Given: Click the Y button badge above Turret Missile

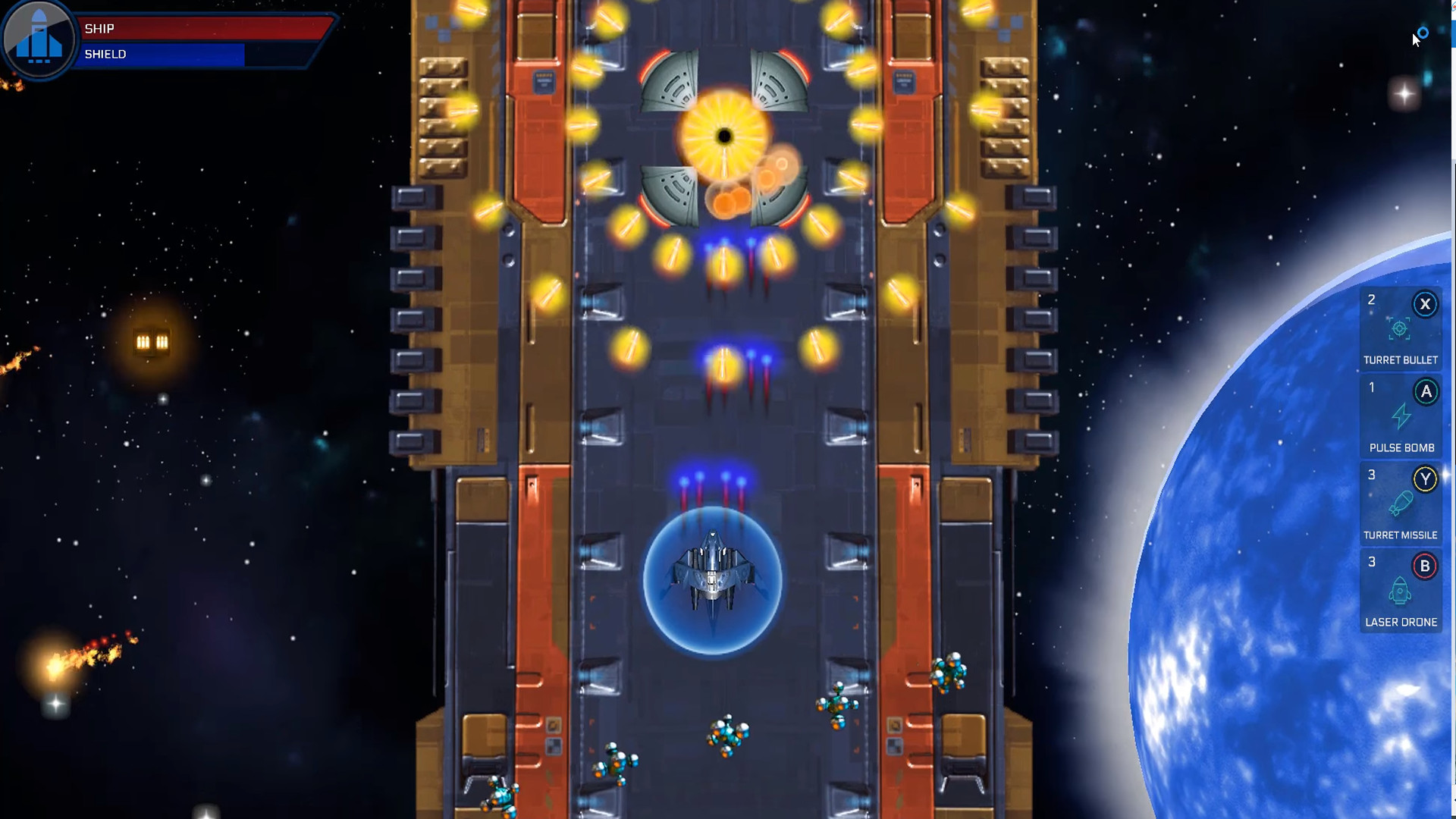Looking at the screenshot, I should click(x=1426, y=478).
